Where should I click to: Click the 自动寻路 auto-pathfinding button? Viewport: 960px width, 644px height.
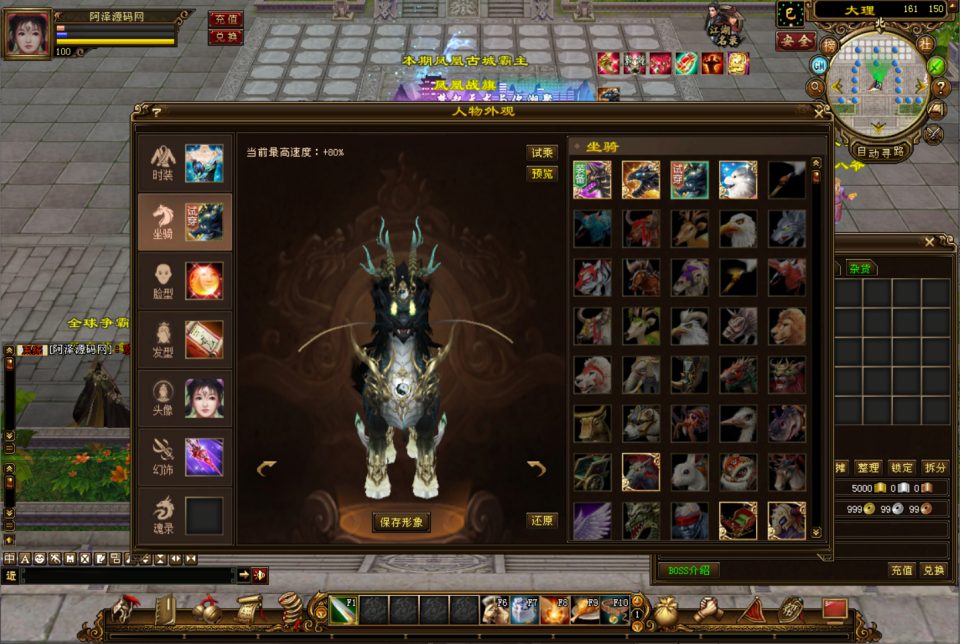pyautogui.click(x=880, y=152)
